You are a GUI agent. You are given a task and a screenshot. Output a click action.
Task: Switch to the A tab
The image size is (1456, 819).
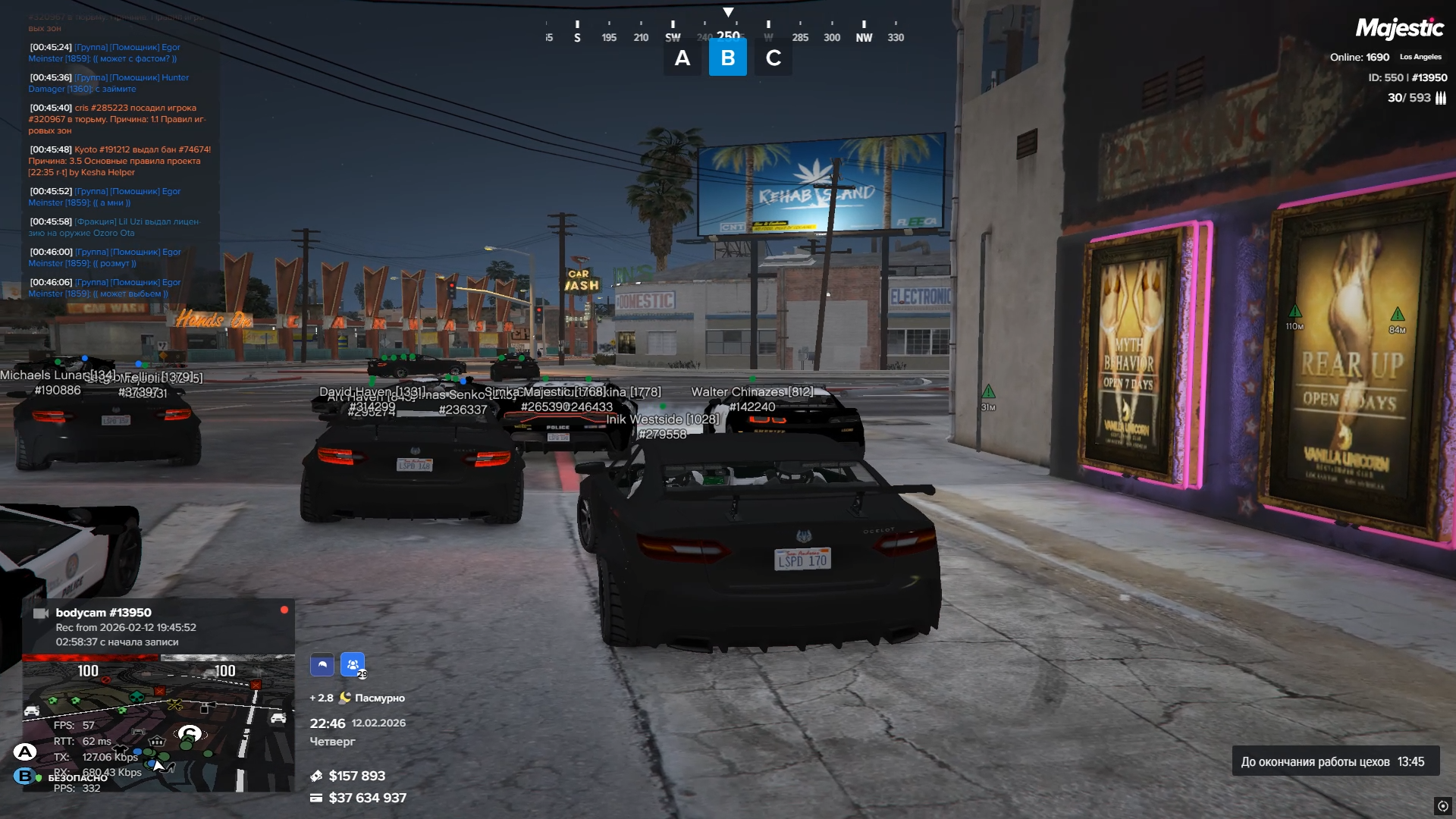(x=682, y=58)
